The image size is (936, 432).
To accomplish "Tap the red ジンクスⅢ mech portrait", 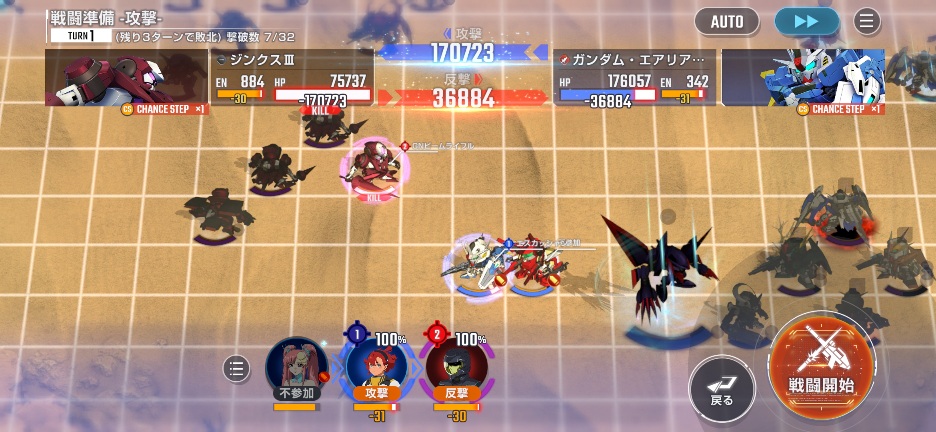I will coord(125,77).
